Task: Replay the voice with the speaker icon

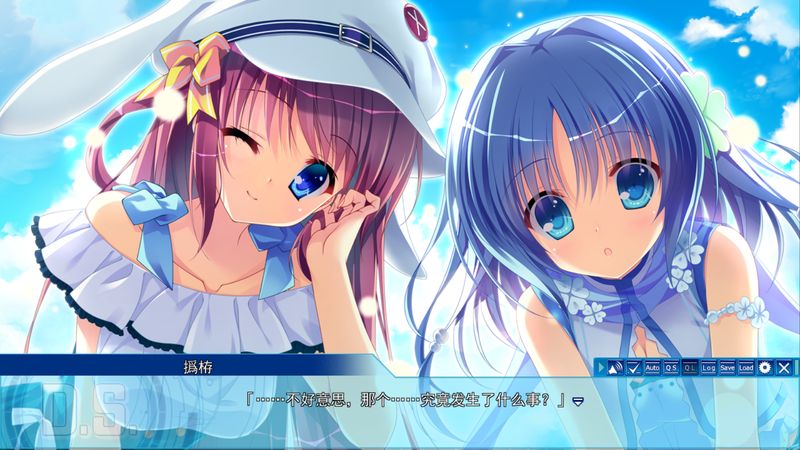Action: tap(615, 367)
